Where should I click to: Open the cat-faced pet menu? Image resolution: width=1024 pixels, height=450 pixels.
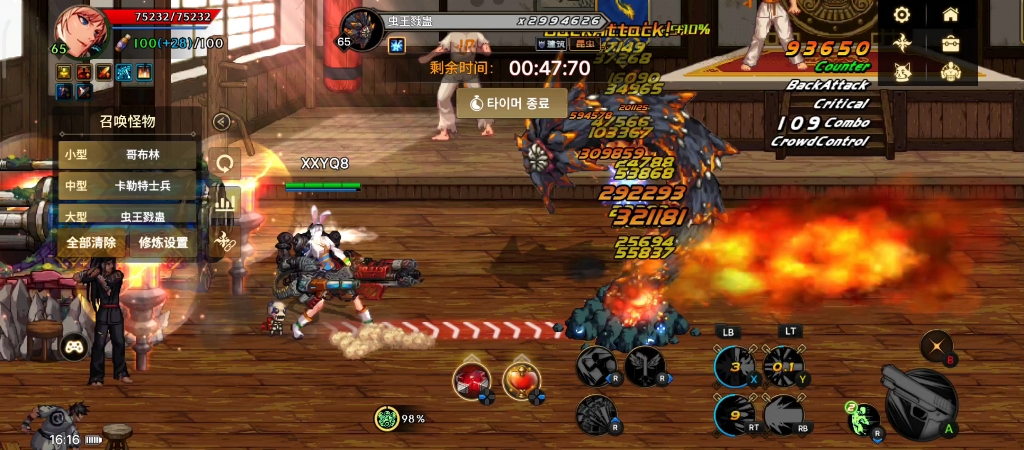pyautogui.click(x=902, y=73)
